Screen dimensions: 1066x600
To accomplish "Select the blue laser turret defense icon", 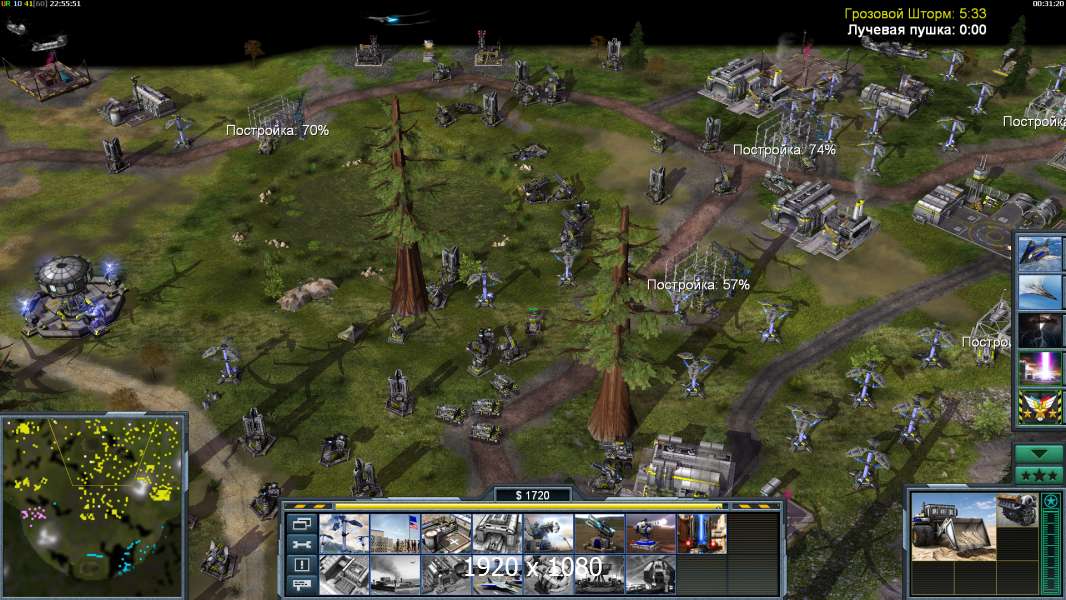I will [651, 533].
